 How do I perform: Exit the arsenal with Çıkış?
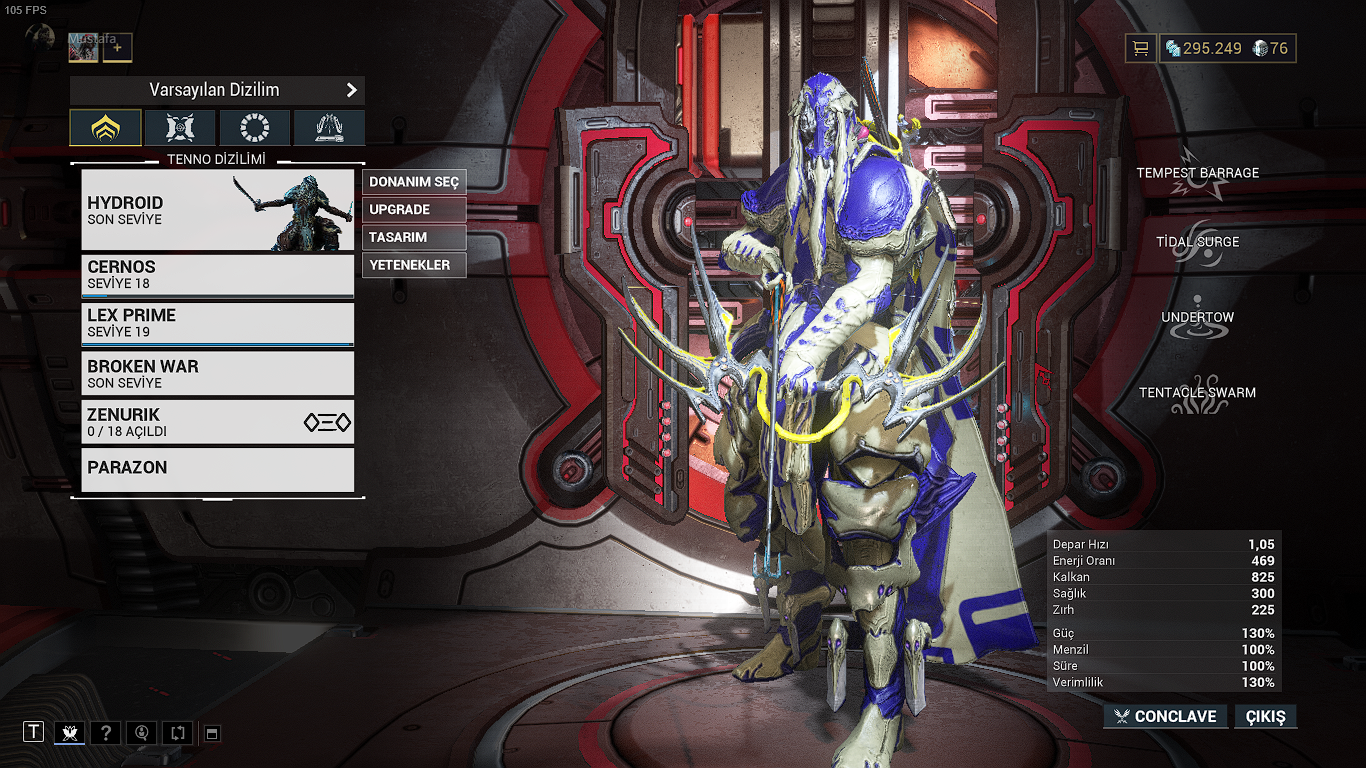click(x=1265, y=716)
